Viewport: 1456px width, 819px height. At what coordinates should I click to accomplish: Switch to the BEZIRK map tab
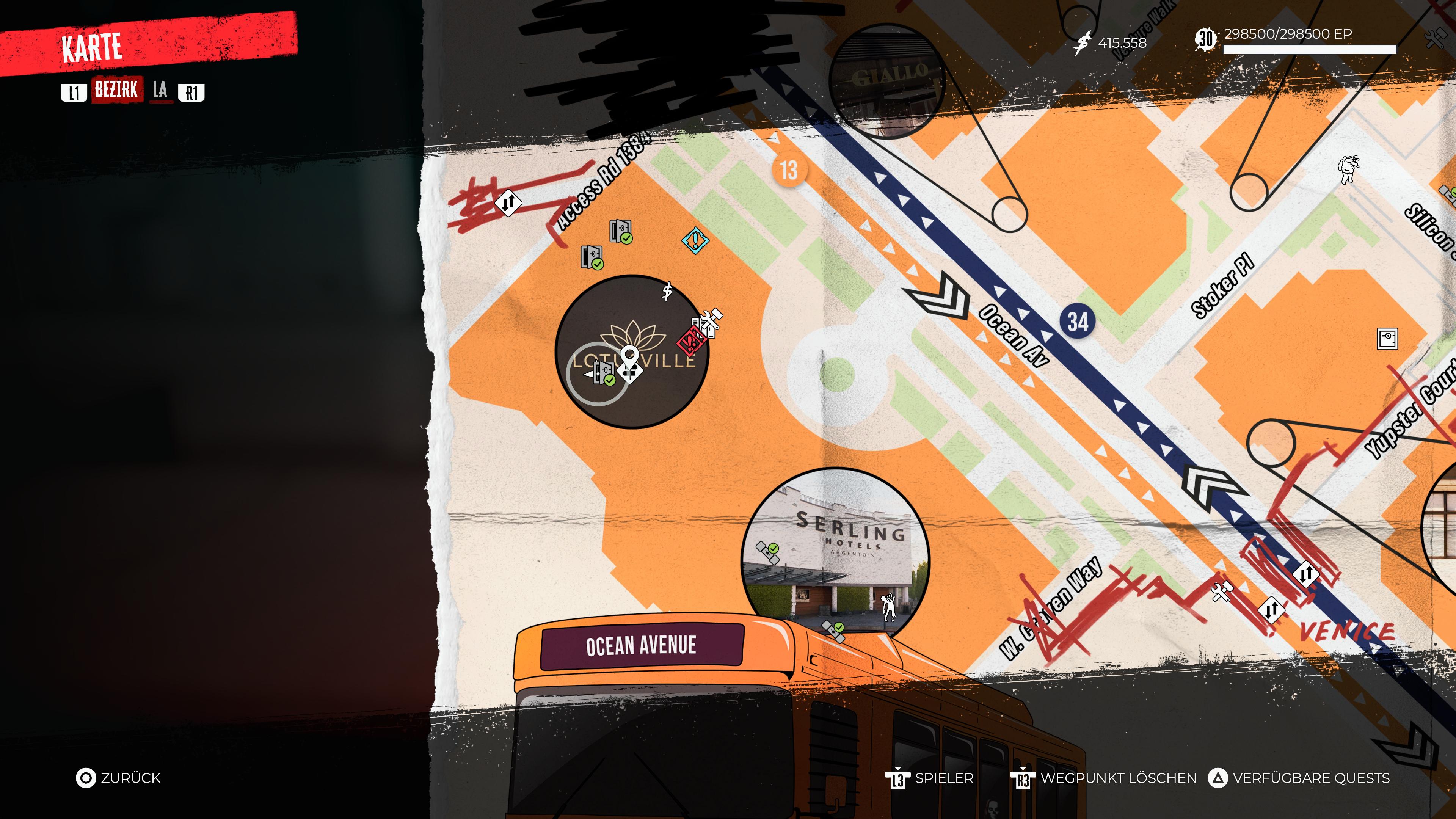pyautogui.click(x=116, y=91)
